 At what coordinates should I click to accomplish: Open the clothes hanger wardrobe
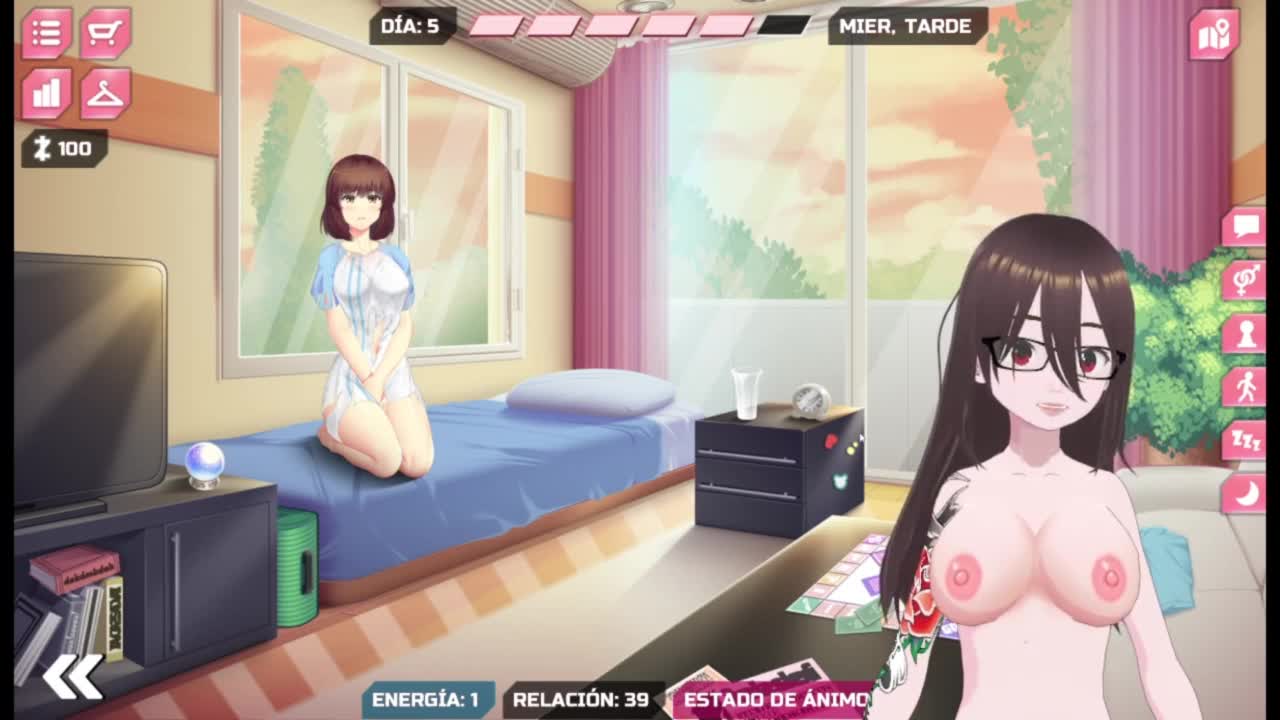pyautogui.click(x=105, y=93)
